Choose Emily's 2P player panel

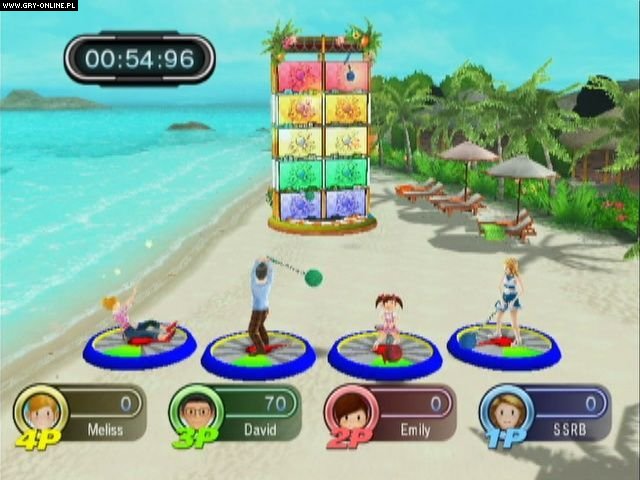point(391,414)
